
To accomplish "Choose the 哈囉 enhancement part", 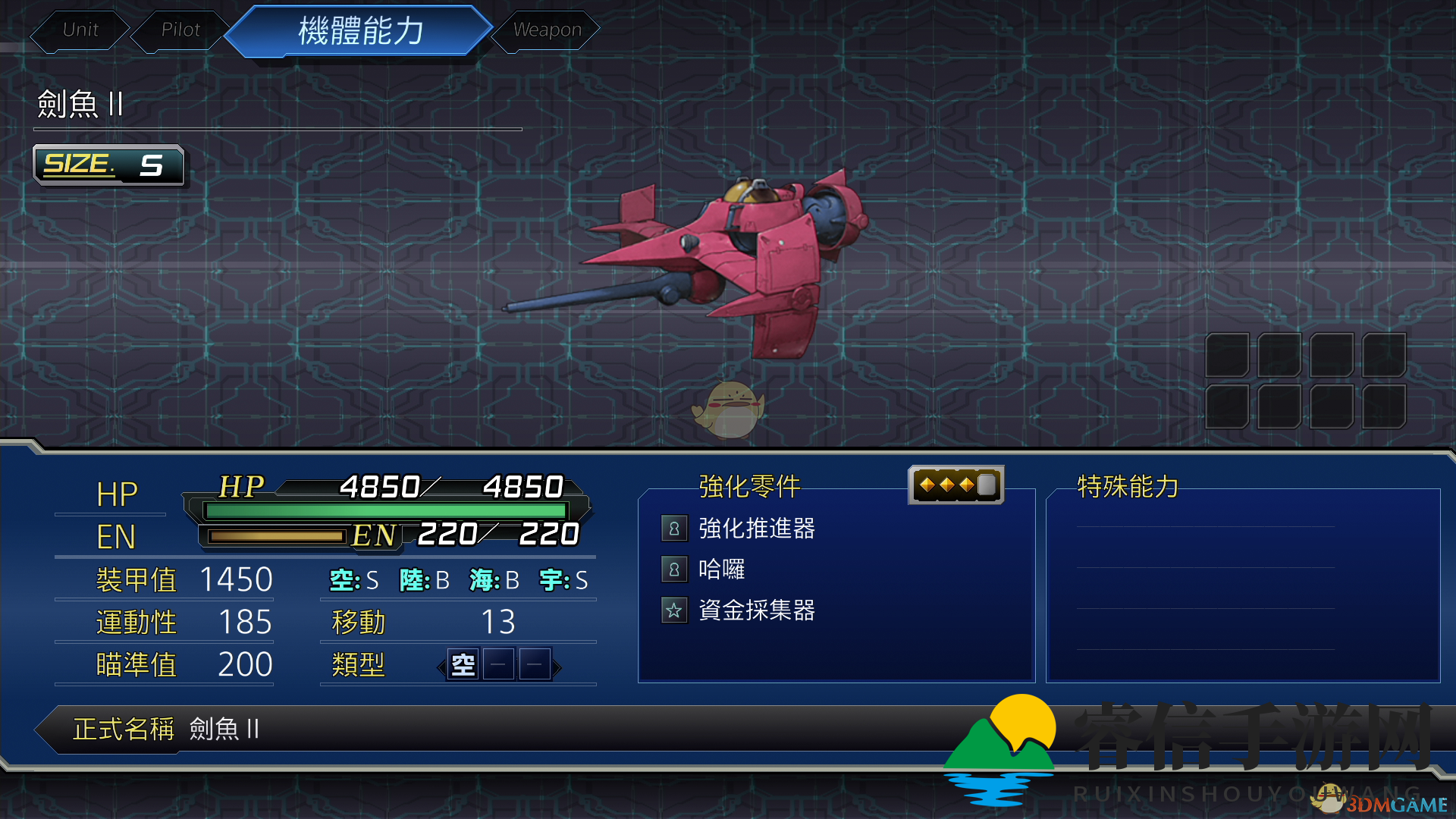I will click(x=721, y=570).
